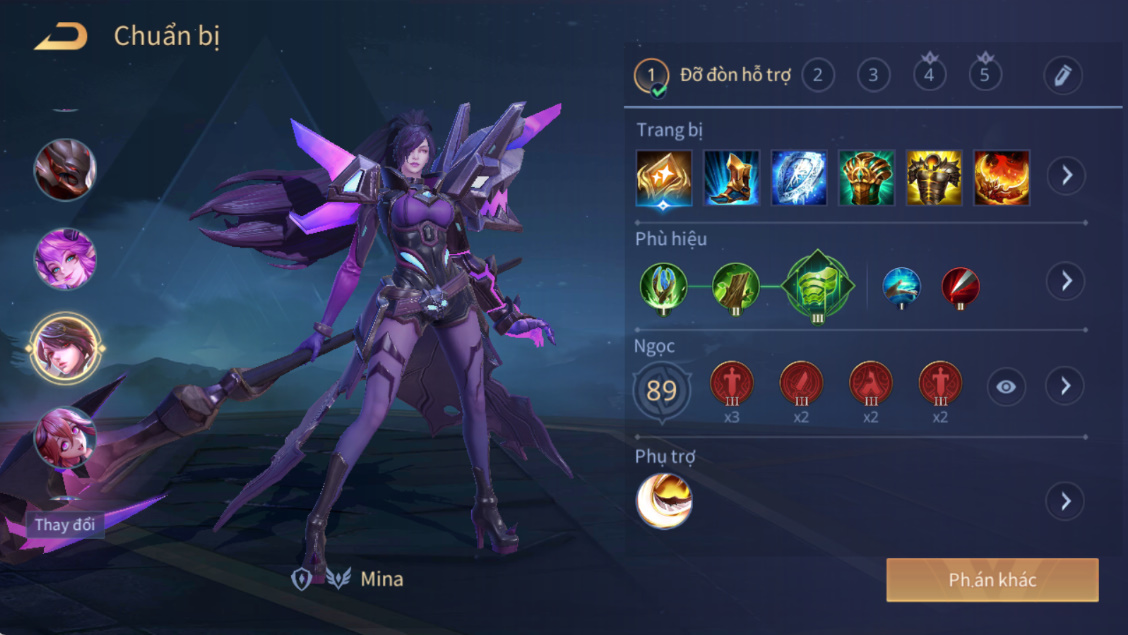Go back using the return arrow

(60, 37)
